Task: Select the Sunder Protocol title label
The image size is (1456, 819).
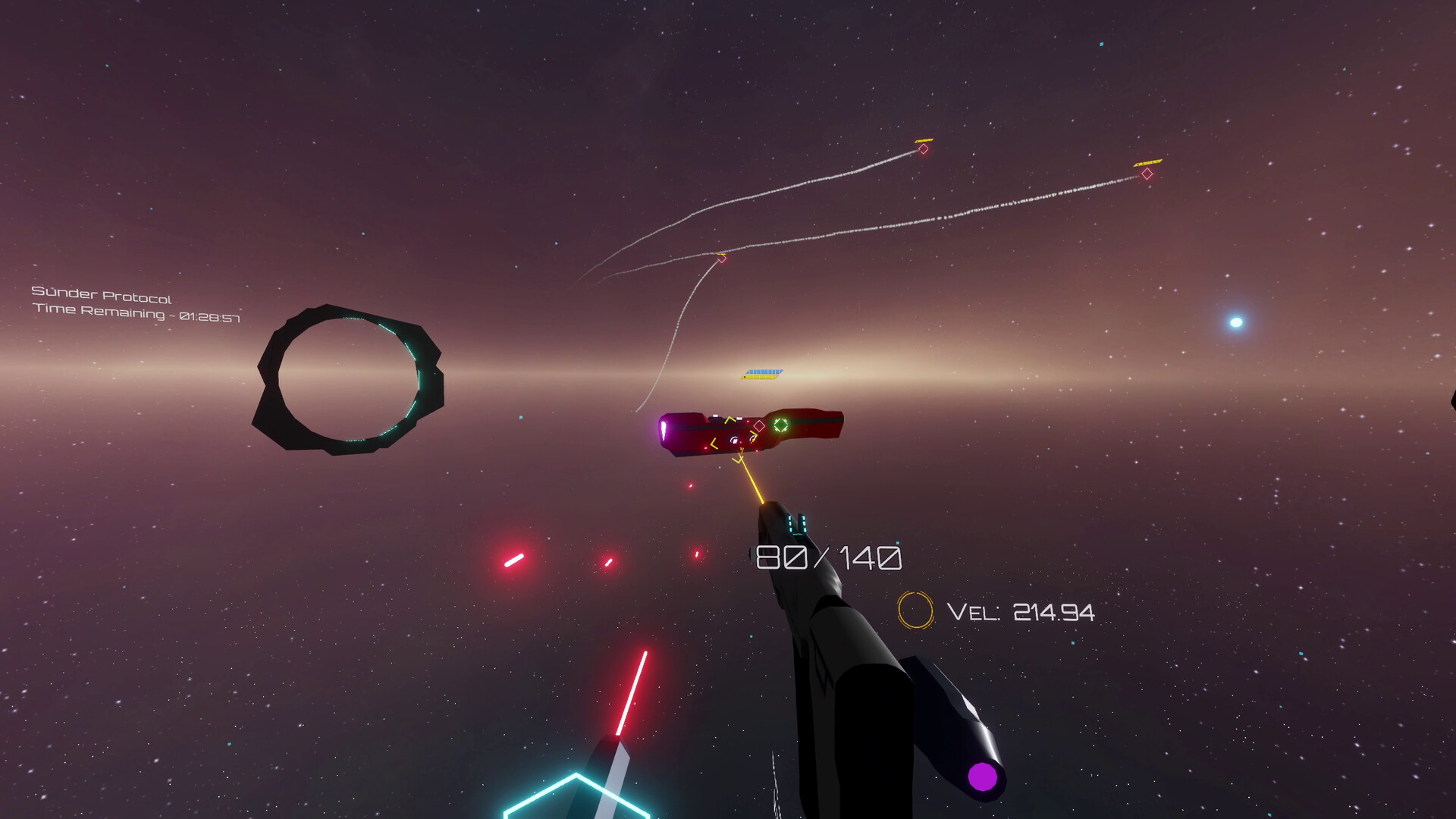Action: tap(102, 294)
